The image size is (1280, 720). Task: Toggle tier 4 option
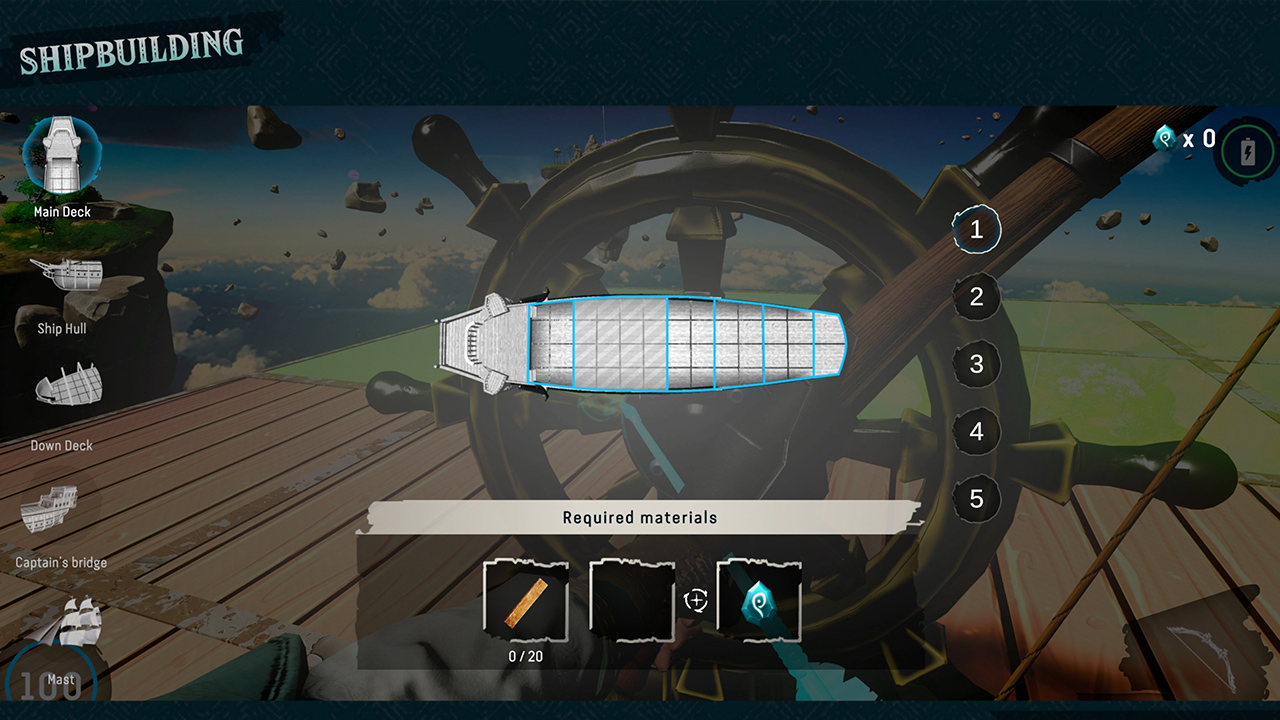click(x=975, y=431)
